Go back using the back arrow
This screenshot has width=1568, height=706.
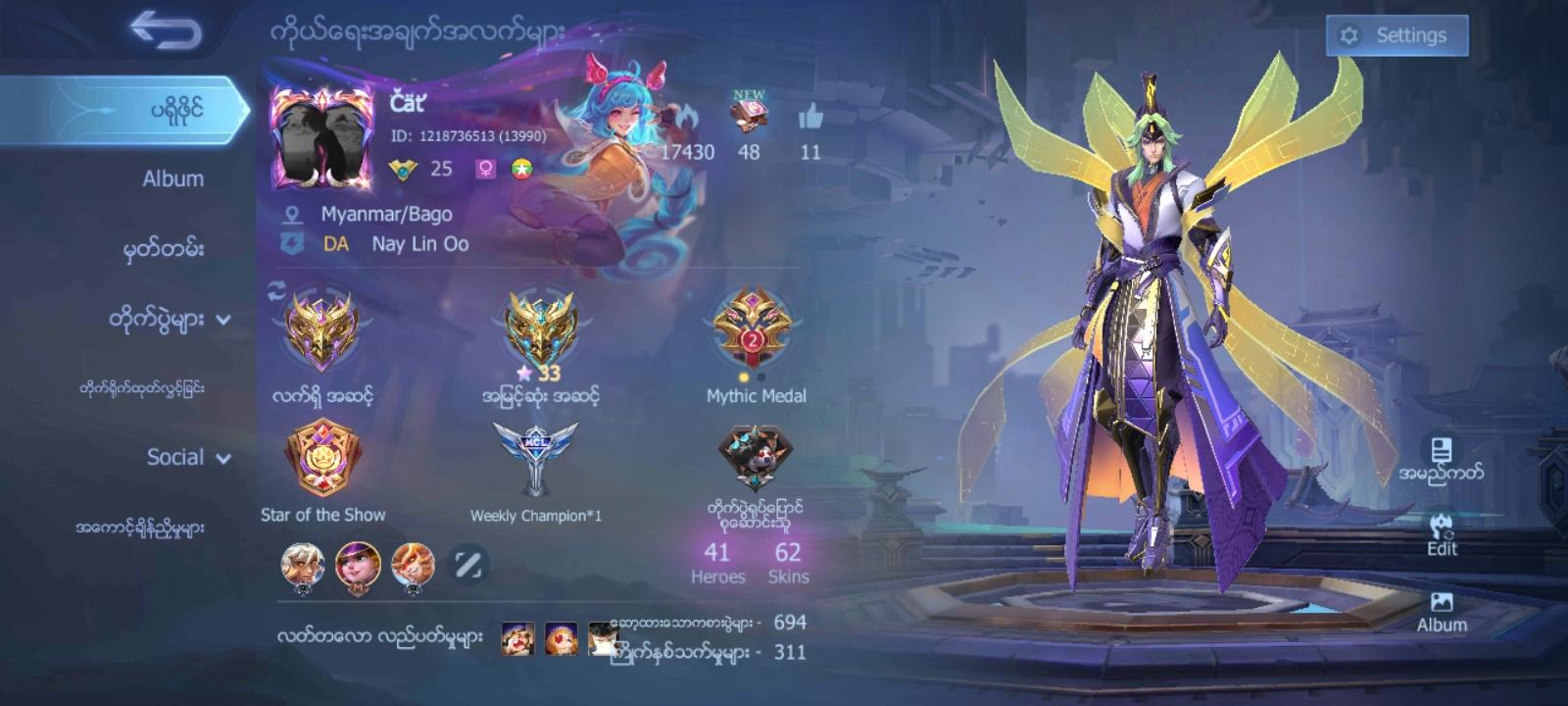[167, 28]
